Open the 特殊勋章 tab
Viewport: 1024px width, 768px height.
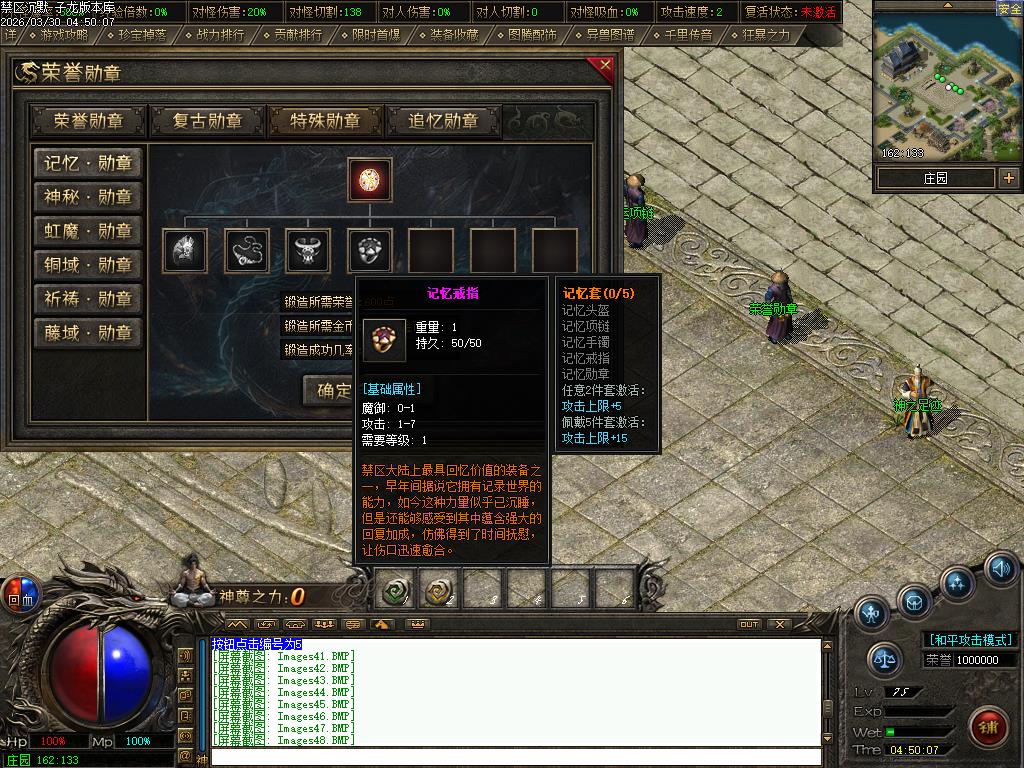[x=325, y=121]
